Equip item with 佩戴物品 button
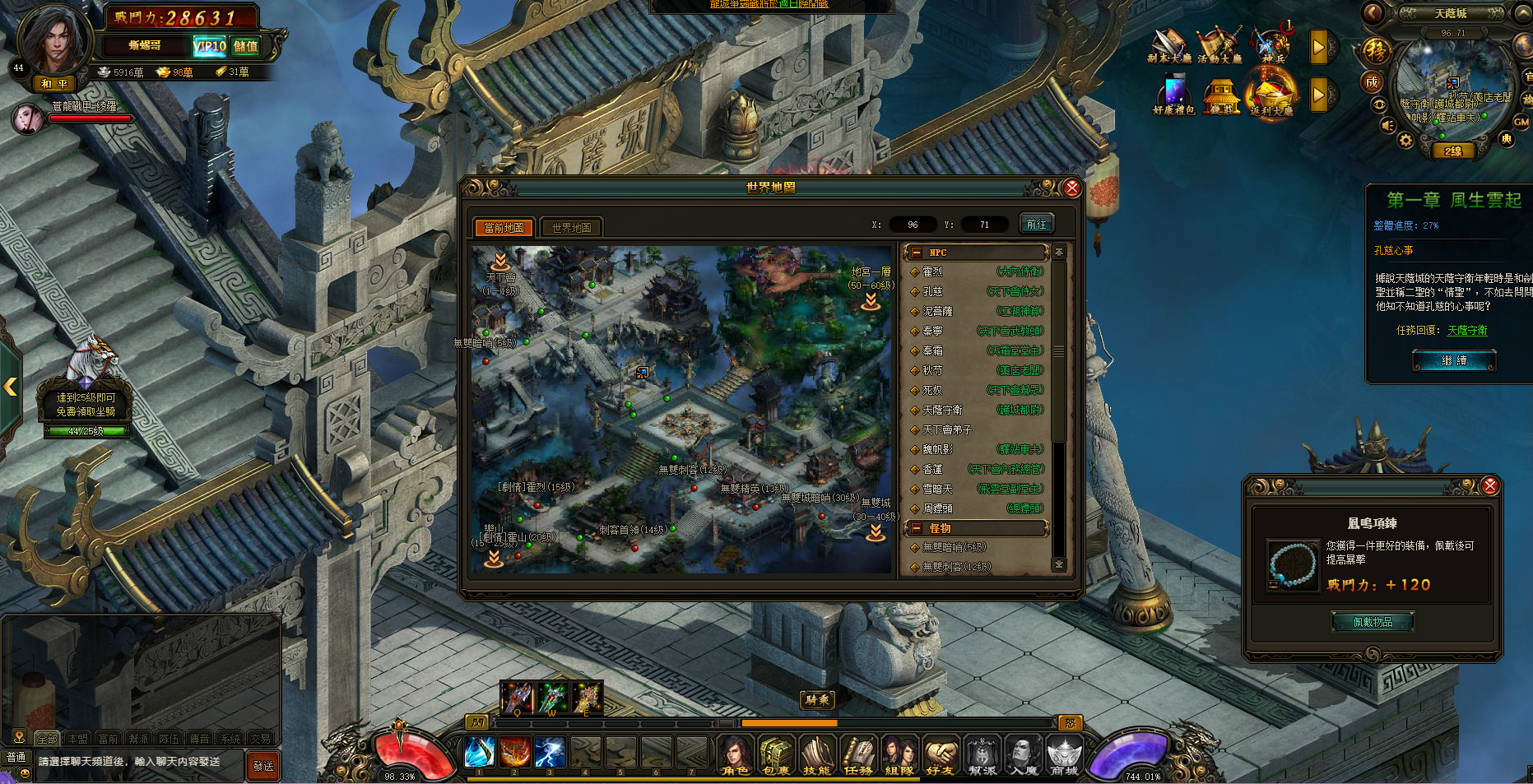 (1373, 622)
